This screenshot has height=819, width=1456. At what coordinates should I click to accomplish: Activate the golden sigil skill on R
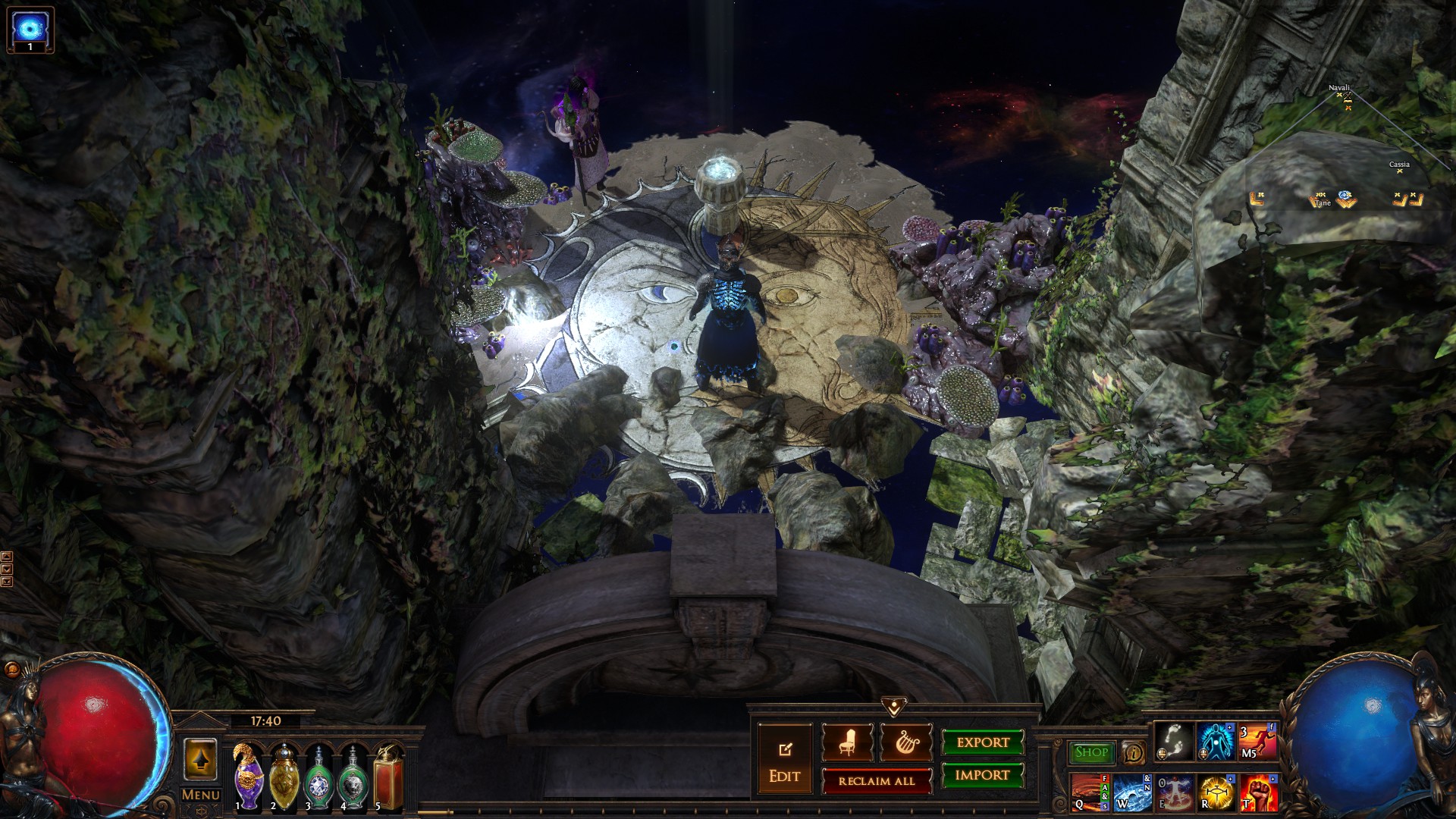click(x=1216, y=792)
